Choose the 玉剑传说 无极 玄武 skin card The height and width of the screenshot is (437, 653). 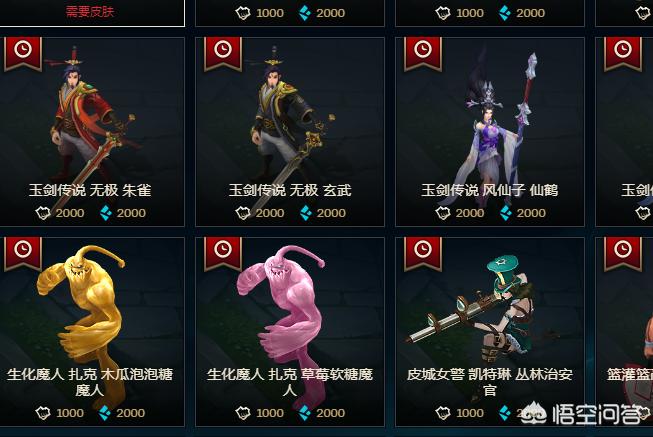click(x=290, y=130)
